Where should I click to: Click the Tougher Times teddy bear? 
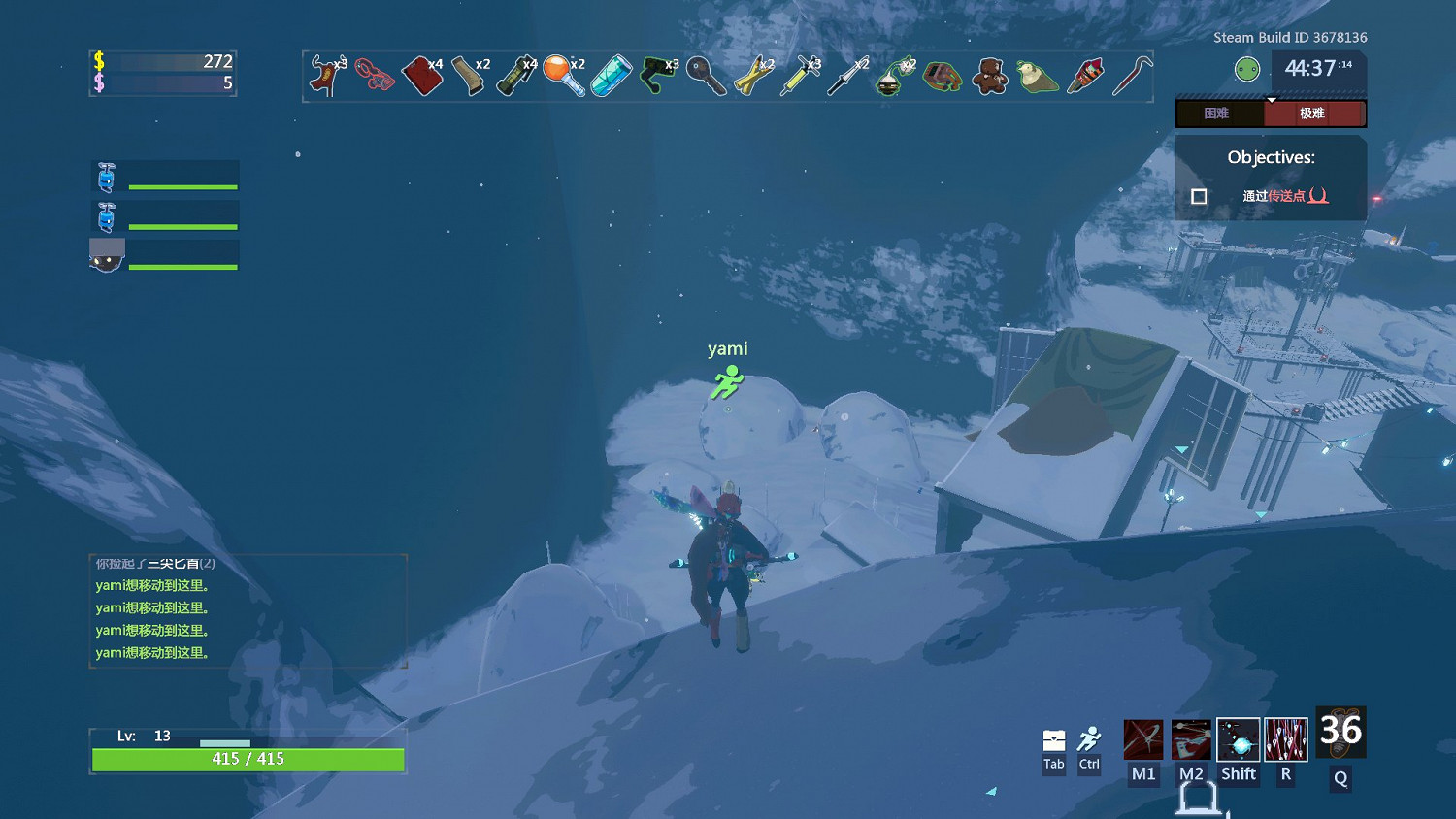pos(989,76)
